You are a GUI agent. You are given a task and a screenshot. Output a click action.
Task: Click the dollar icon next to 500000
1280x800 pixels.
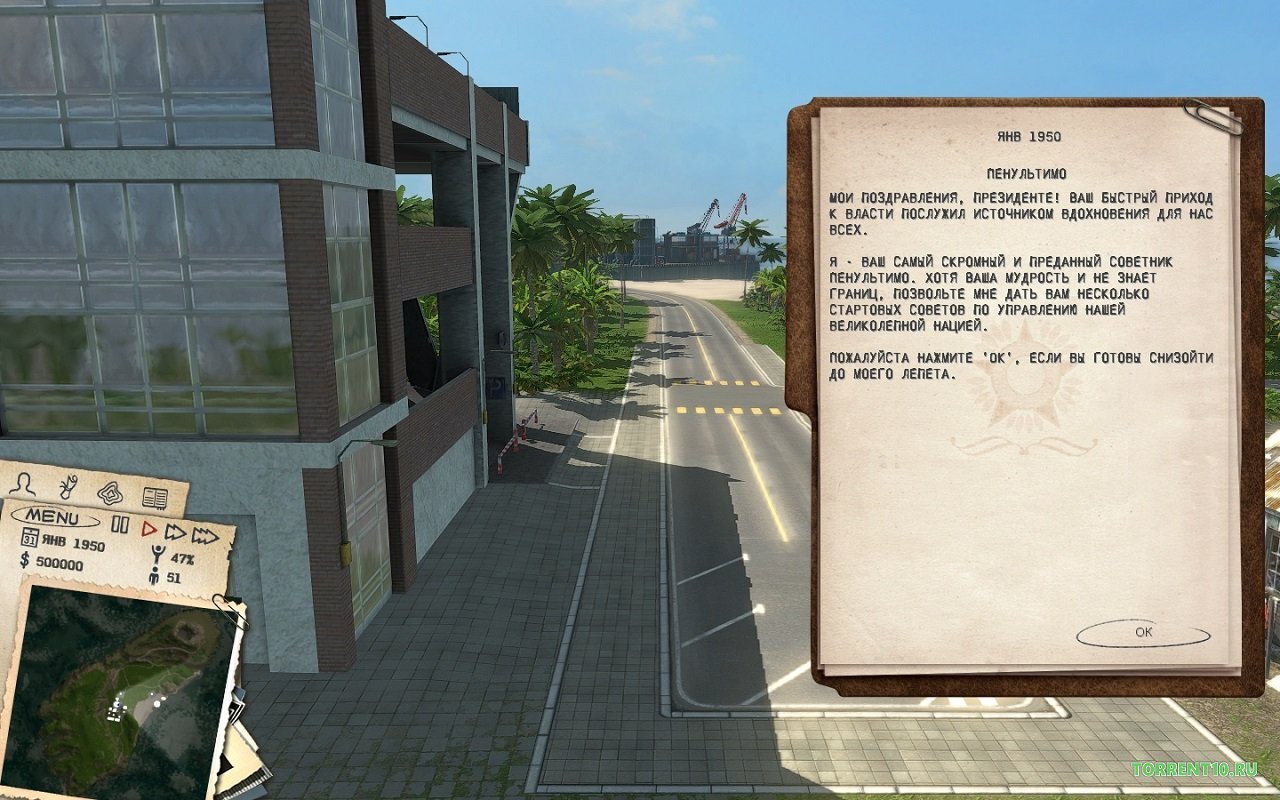pyautogui.click(x=24, y=560)
